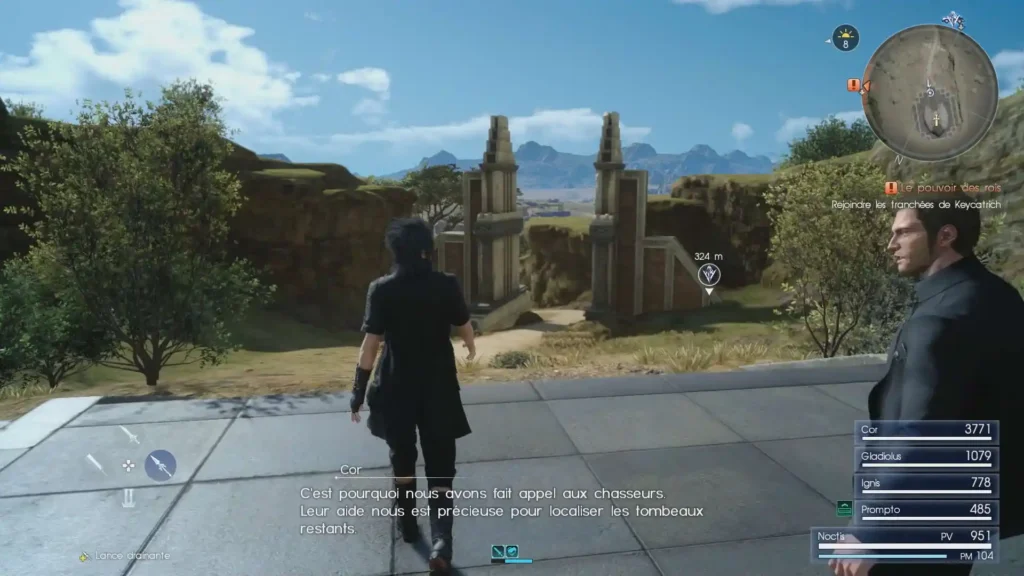Open the "Le pouvoir des rois" quest tracker
The height and width of the screenshot is (576, 1024).
939,188
